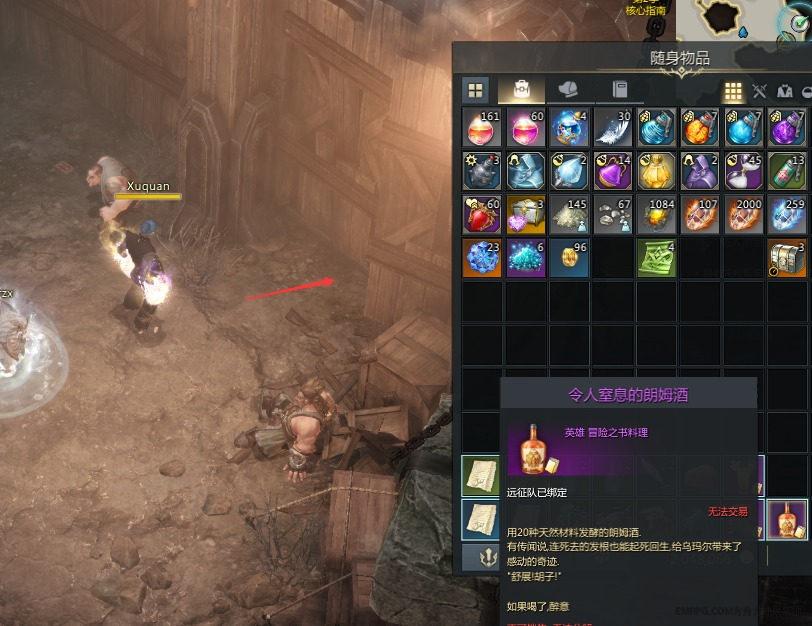The height and width of the screenshot is (626, 812).
Task: Select the rum bottle slot in the purple frame
Action: [786, 519]
